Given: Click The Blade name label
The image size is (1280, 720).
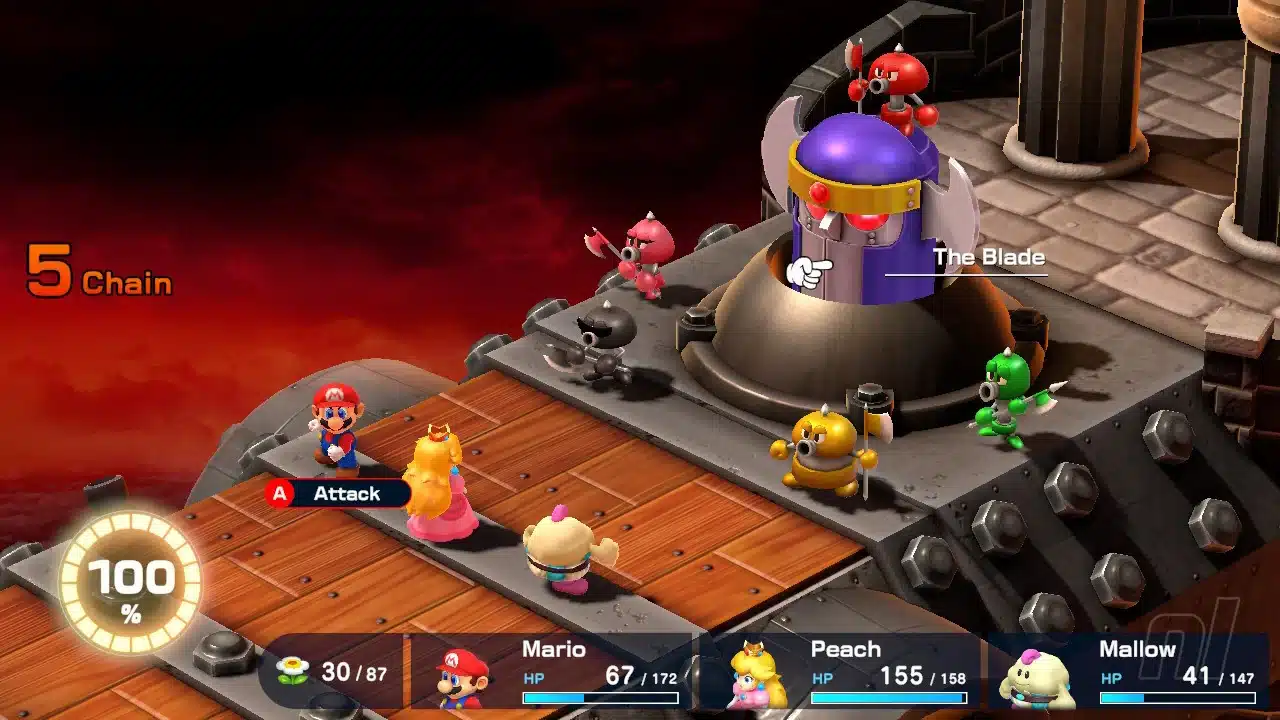Looking at the screenshot, I should [990, 258].
